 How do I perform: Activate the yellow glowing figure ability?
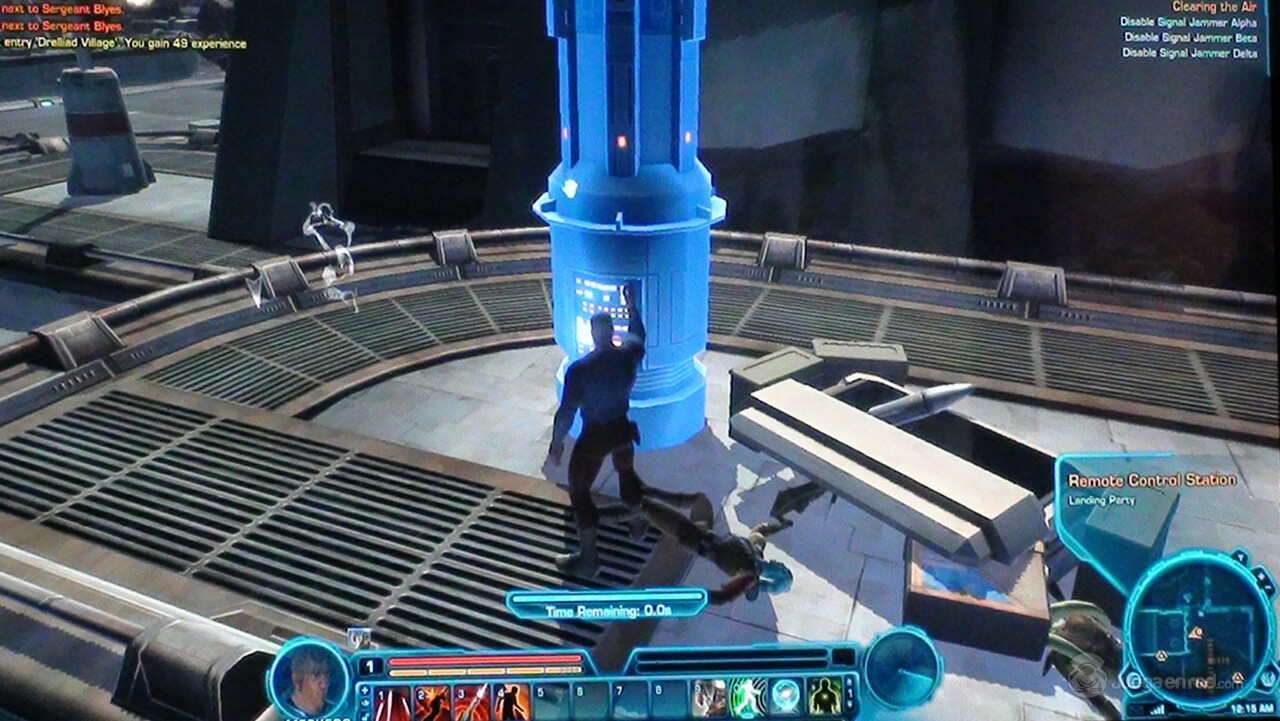(x=825, y=698)
